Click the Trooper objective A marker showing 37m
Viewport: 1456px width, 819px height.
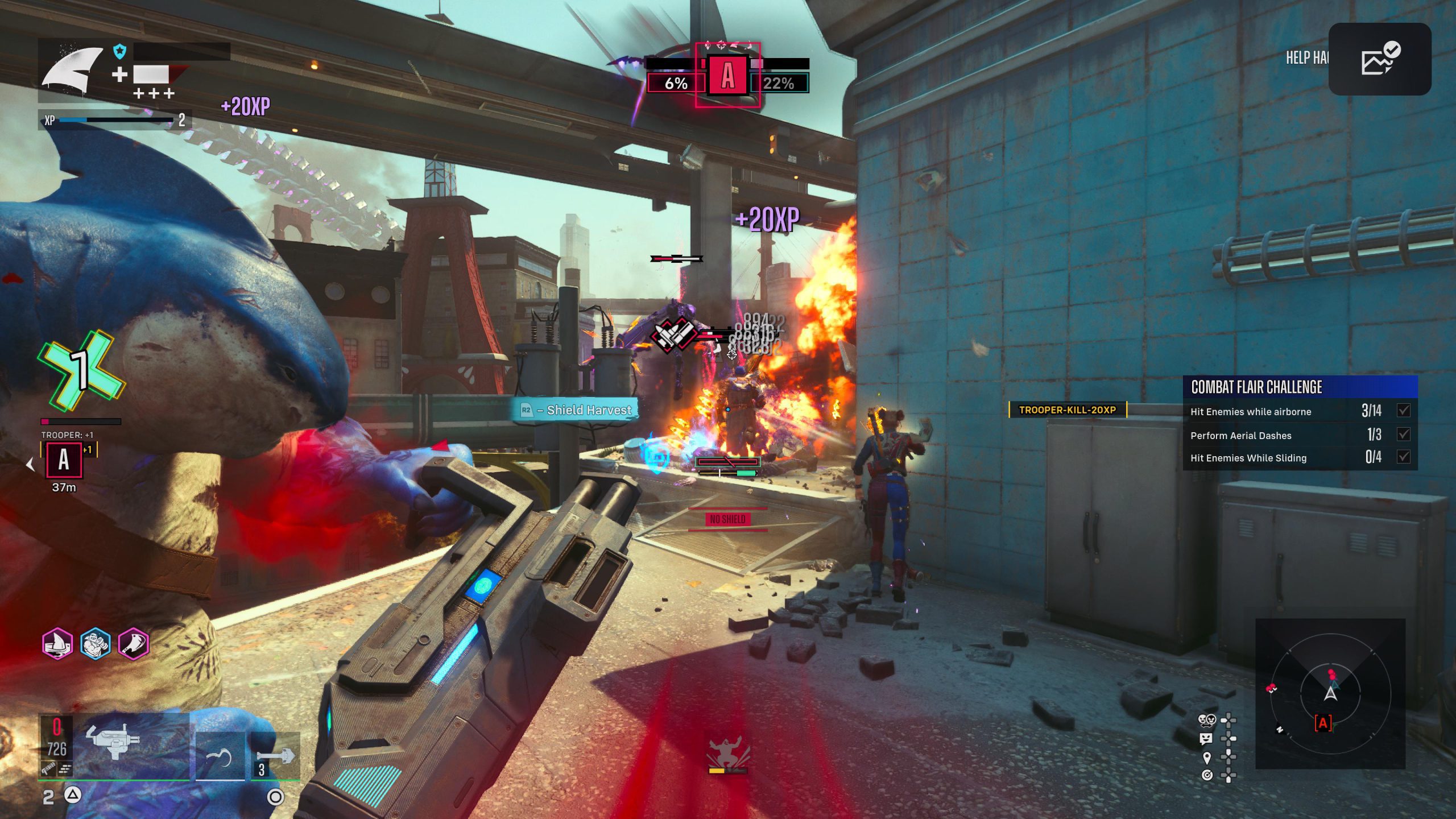64,460
